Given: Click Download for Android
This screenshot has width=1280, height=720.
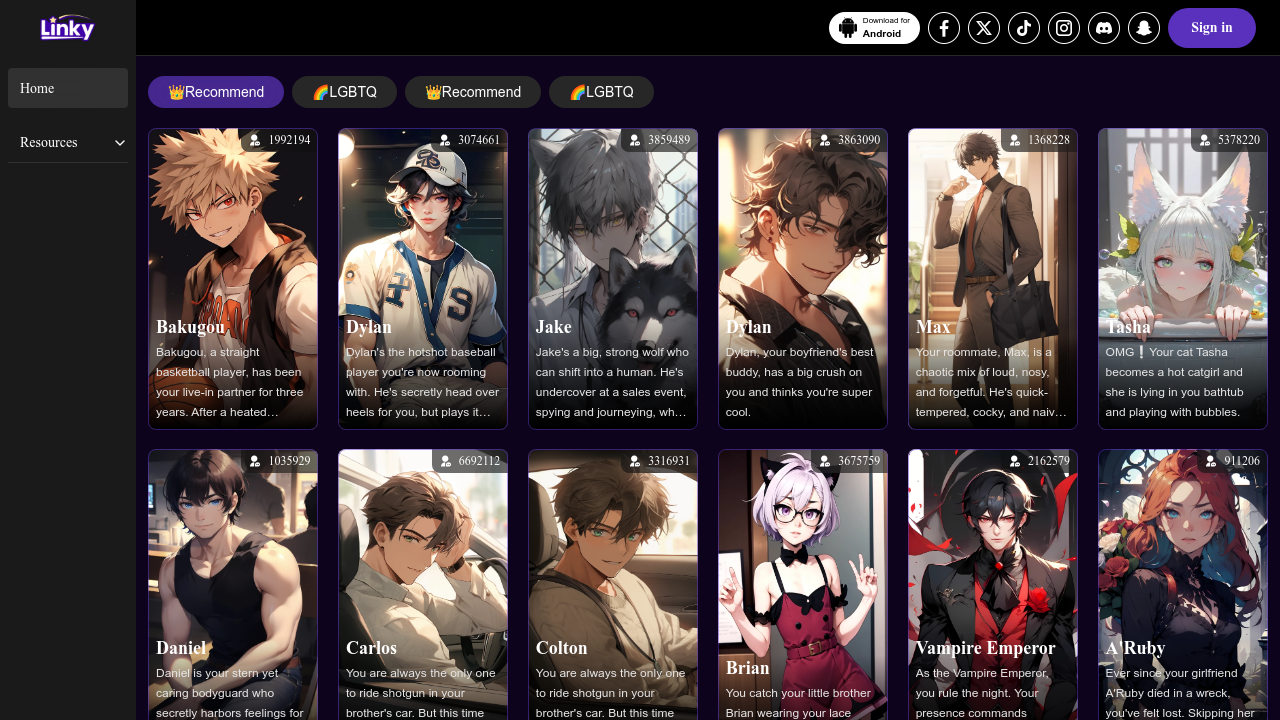Looking at the screenshot, I should click(874, 27).
